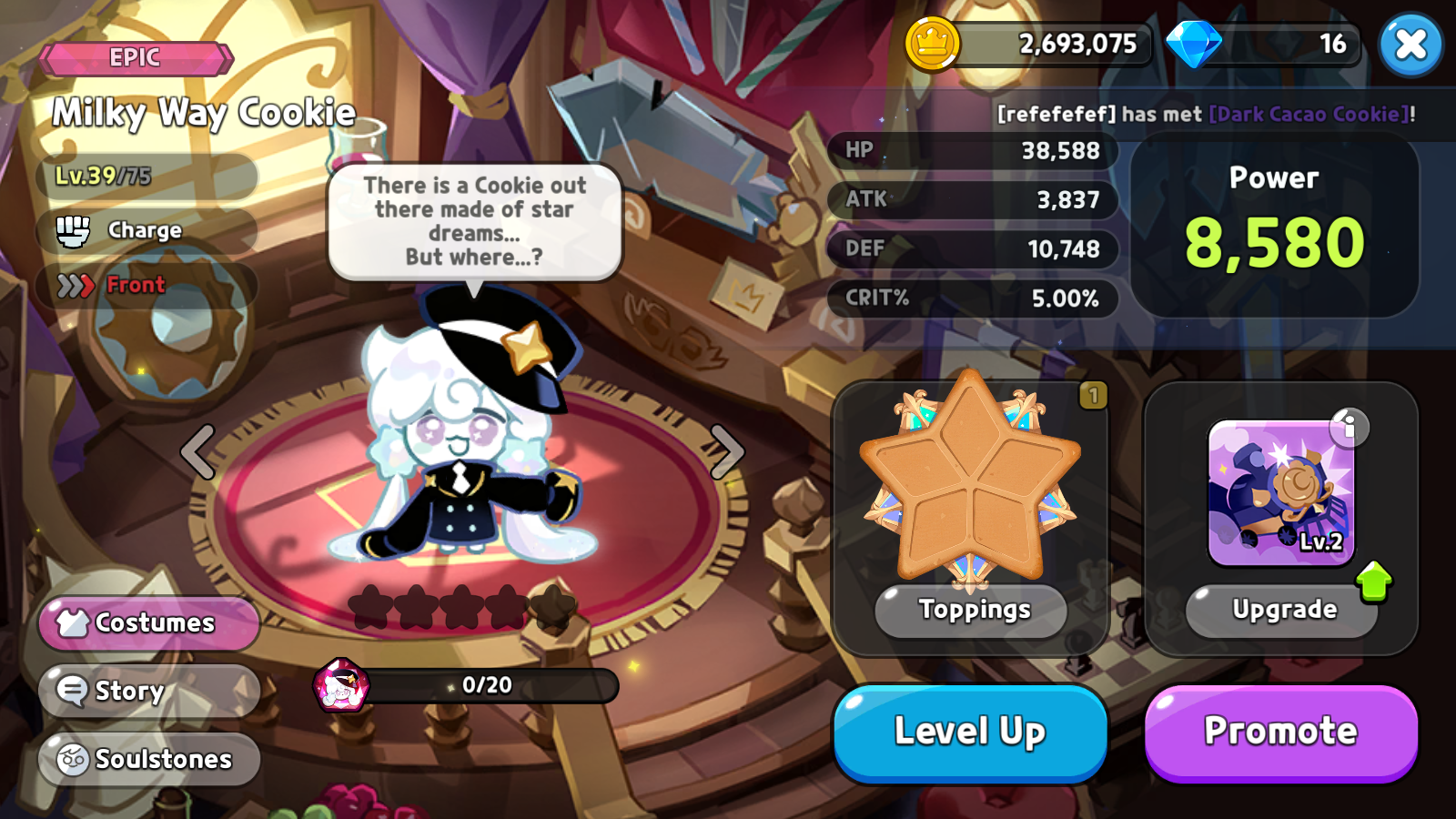Image resolution: width=1456 pixels, height=819 pixels.
Task: Tap the pink soulstone icon on the progress bar
Action: [x=339, y=684]
